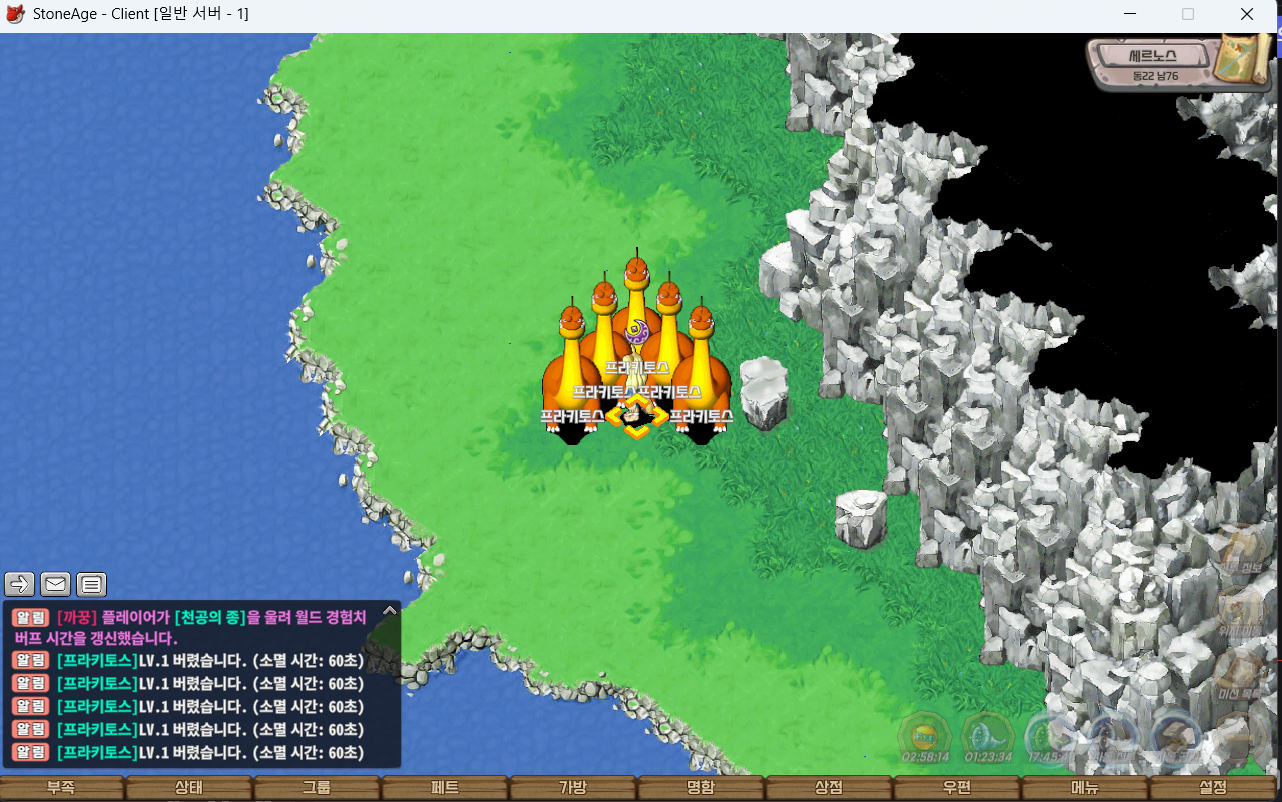Open the 메뉴 button on bottom bar
The height and width of the screenshot is (802, 1282).
pos(1085,788)
